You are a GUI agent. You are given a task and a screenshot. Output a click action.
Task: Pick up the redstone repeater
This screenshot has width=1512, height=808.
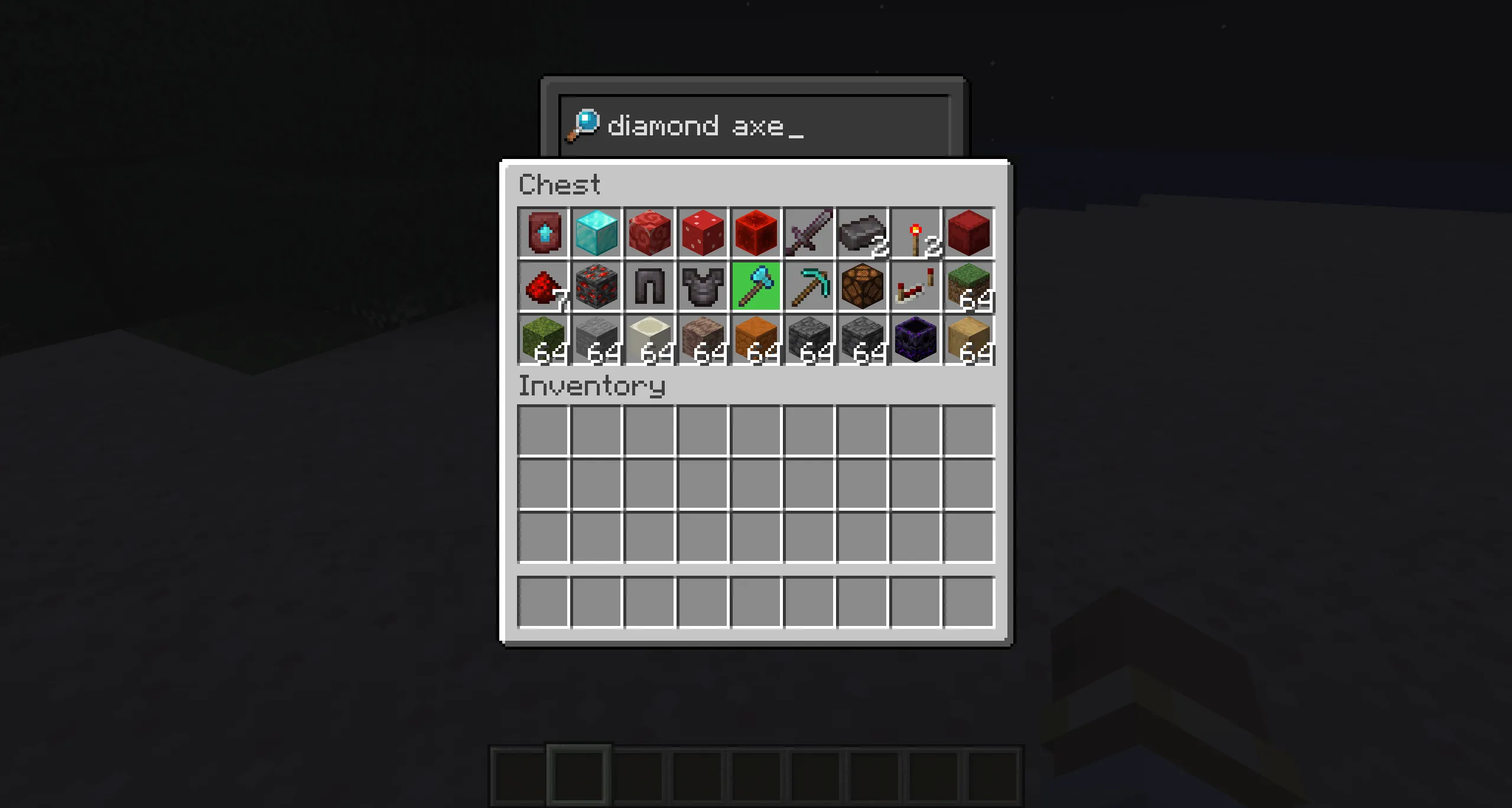coord(915,286)
